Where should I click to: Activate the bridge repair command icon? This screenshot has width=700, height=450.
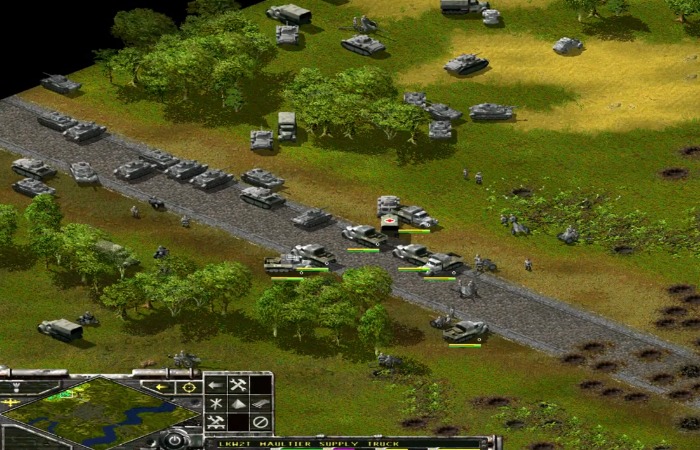215,422
